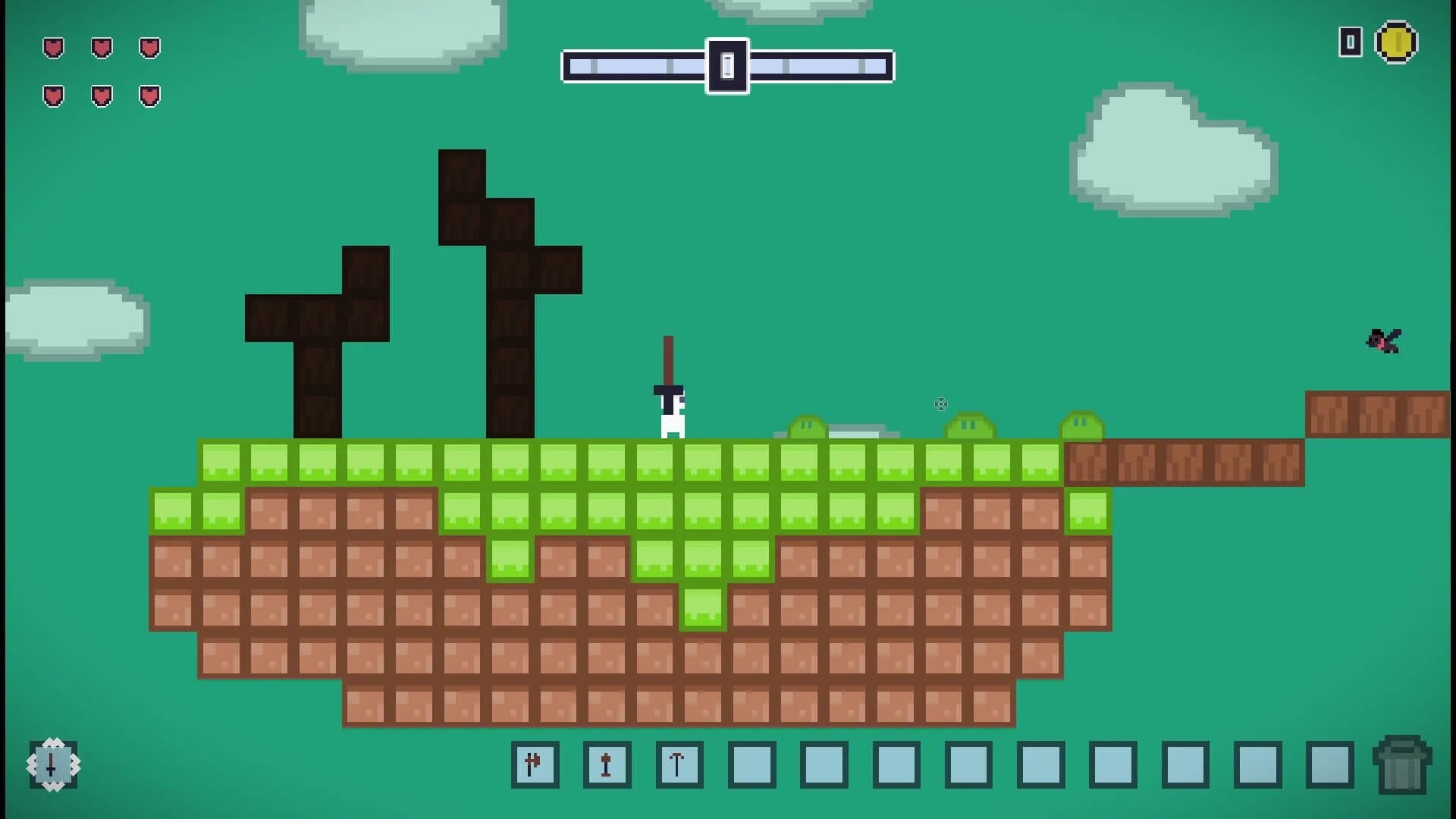The width and height of the screenshot is (1456, 819).
Task: Click the flying bird enemy on the right
Action: point(1383,340)
